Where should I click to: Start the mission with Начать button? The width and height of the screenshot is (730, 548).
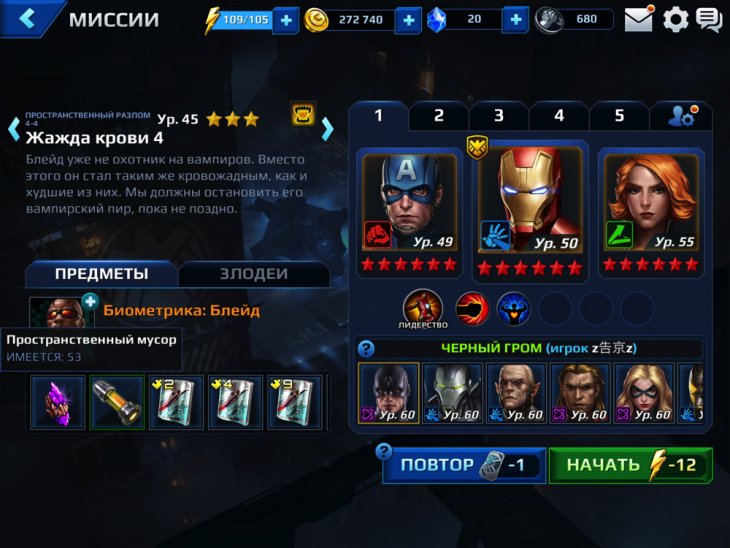coord(630,465)
